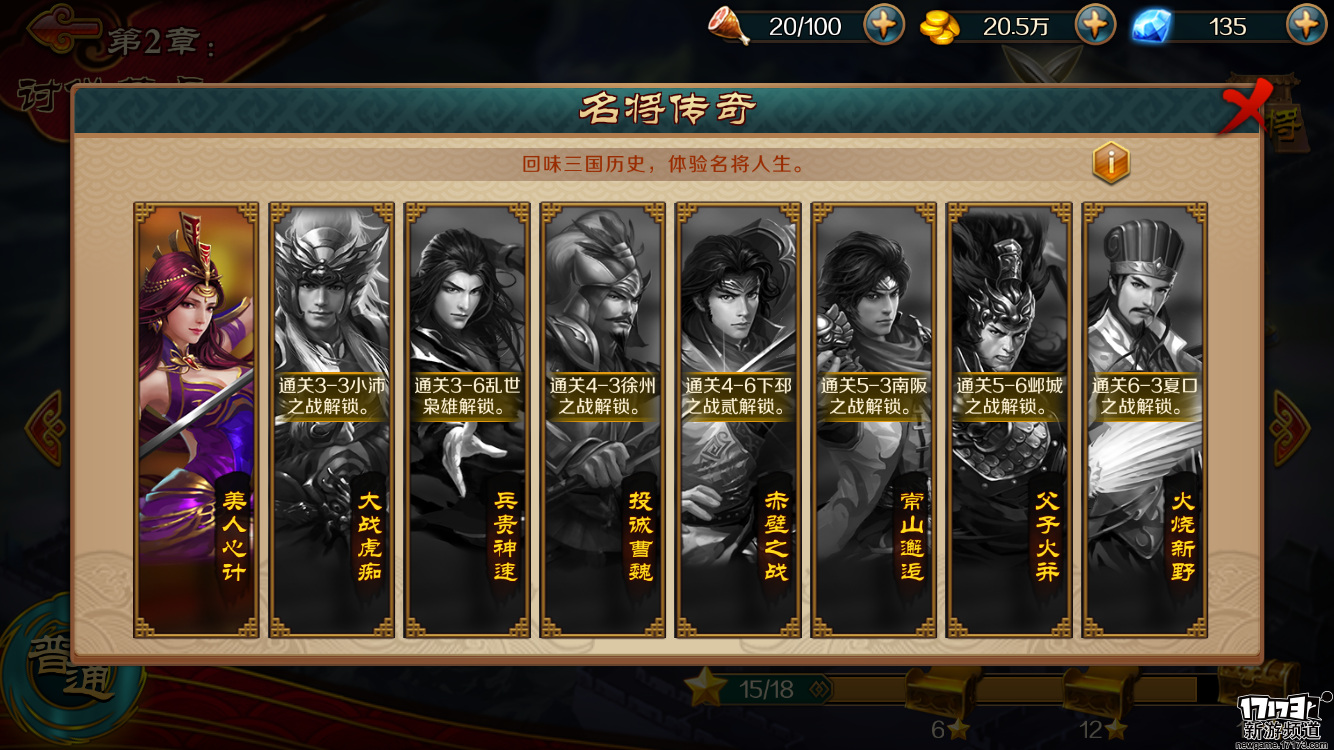This screenshot has height=750, width=1334.
Task: Select the 美人心计 hero card
Action: (196, 420)
